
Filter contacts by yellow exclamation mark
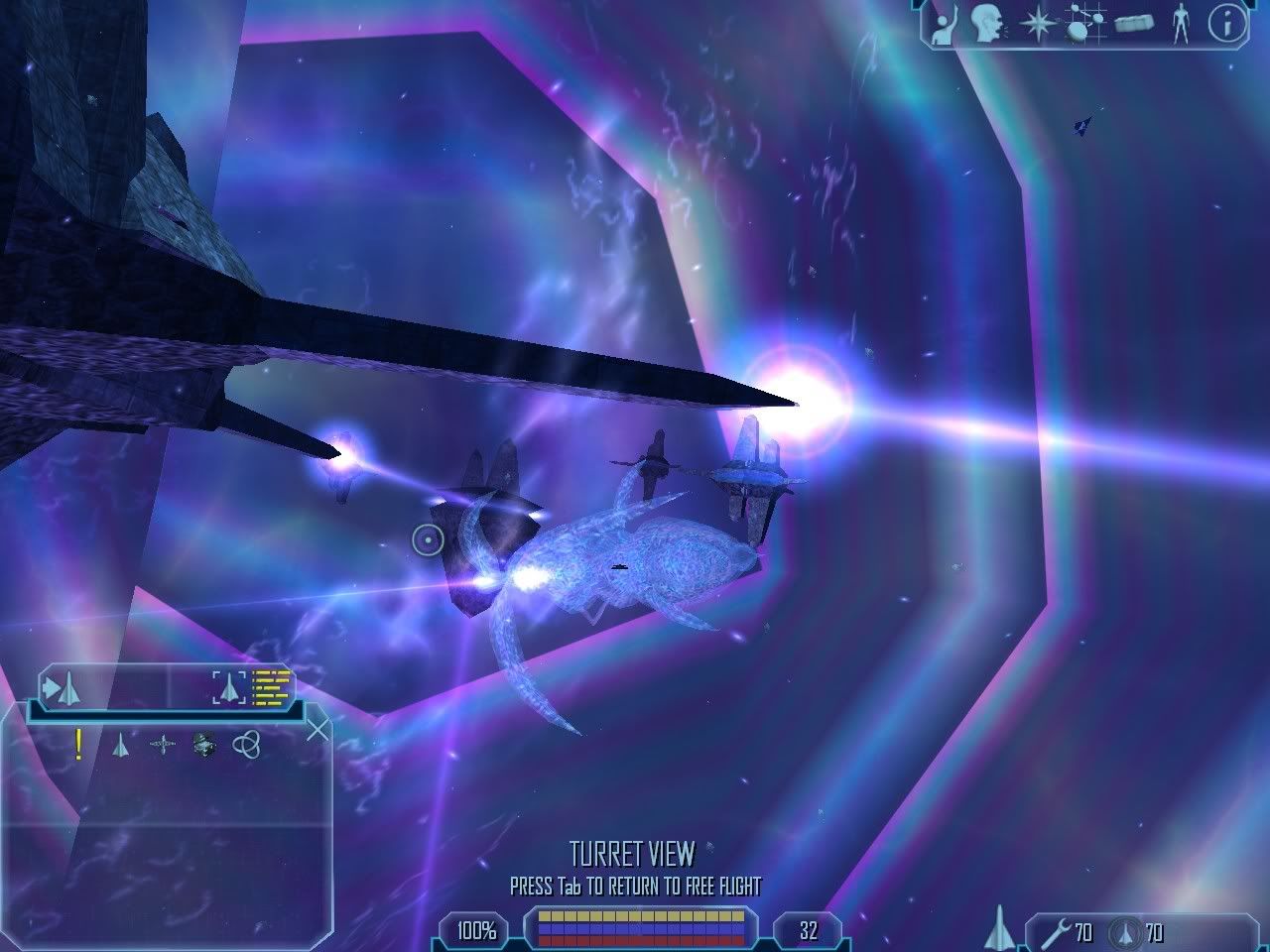click(x=78, y=744)
